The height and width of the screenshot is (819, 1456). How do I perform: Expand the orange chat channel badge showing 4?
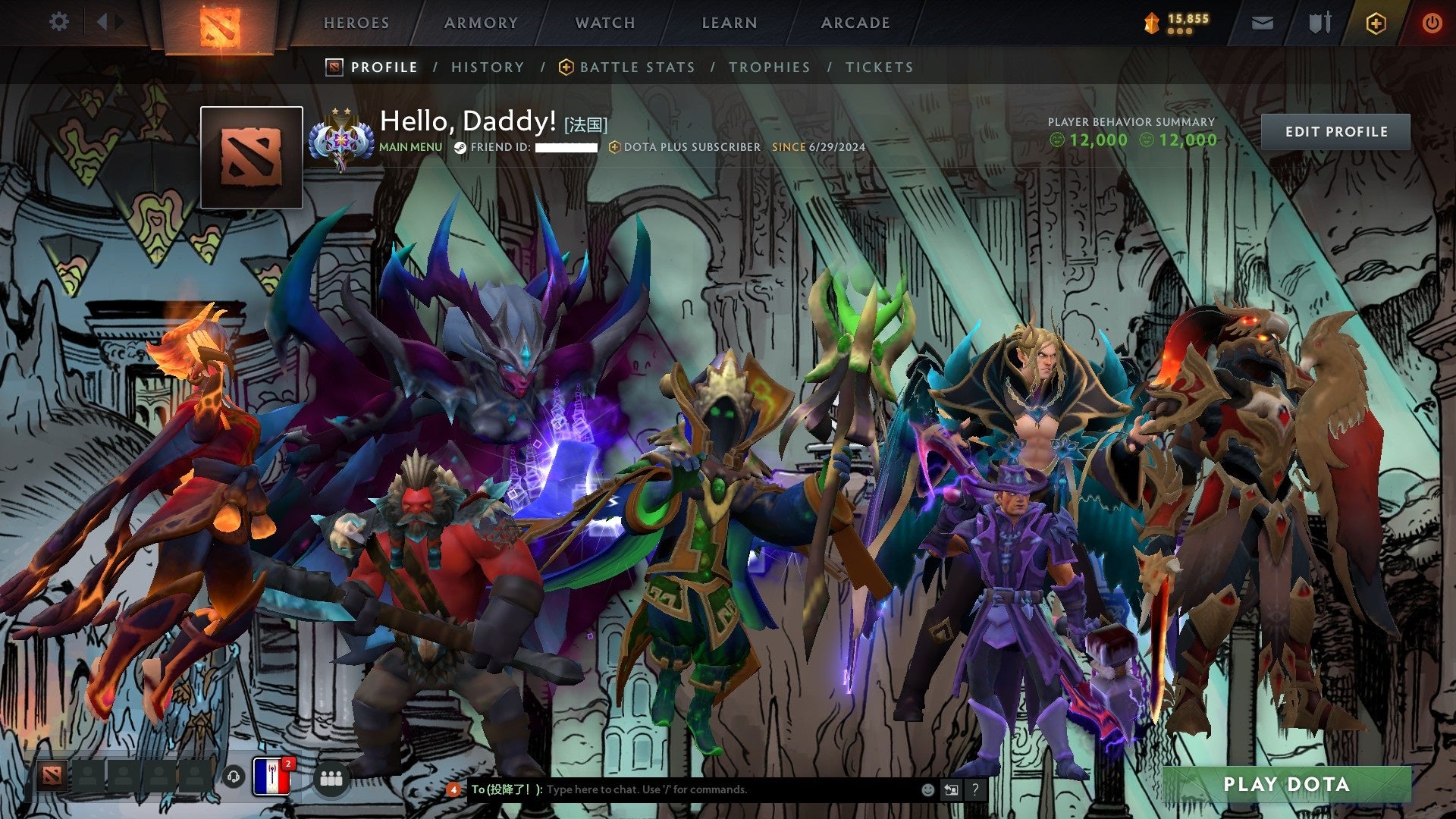(453, 789)
